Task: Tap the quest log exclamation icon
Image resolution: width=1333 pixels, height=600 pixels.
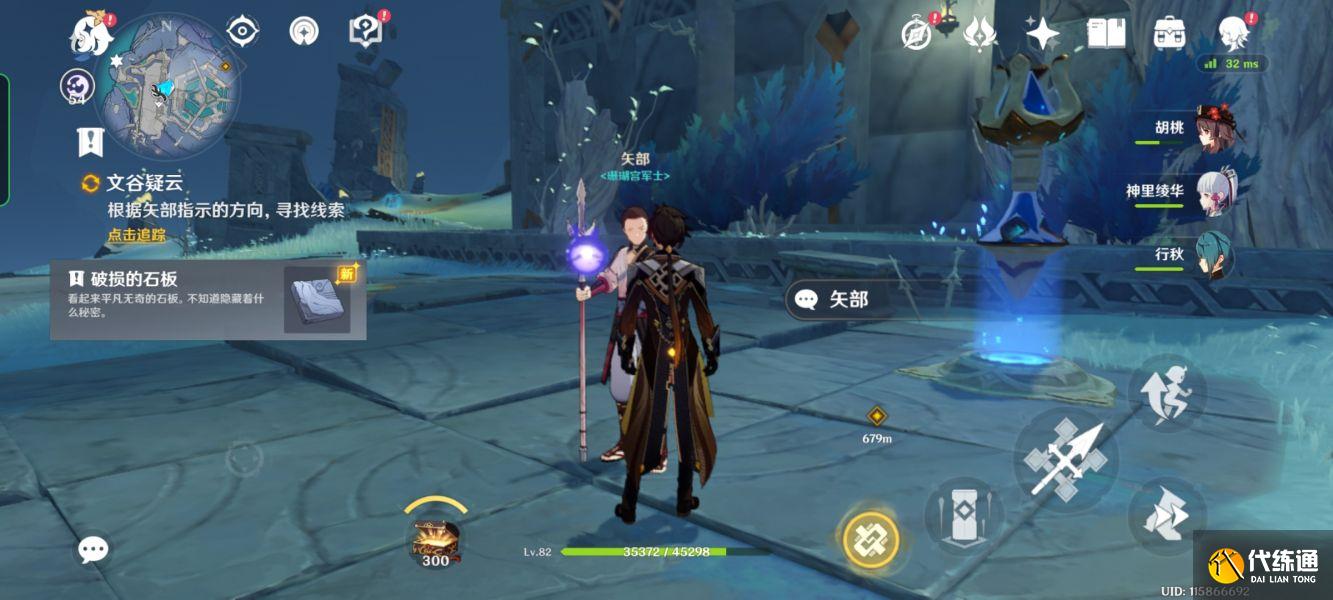Action: [91, 141]
